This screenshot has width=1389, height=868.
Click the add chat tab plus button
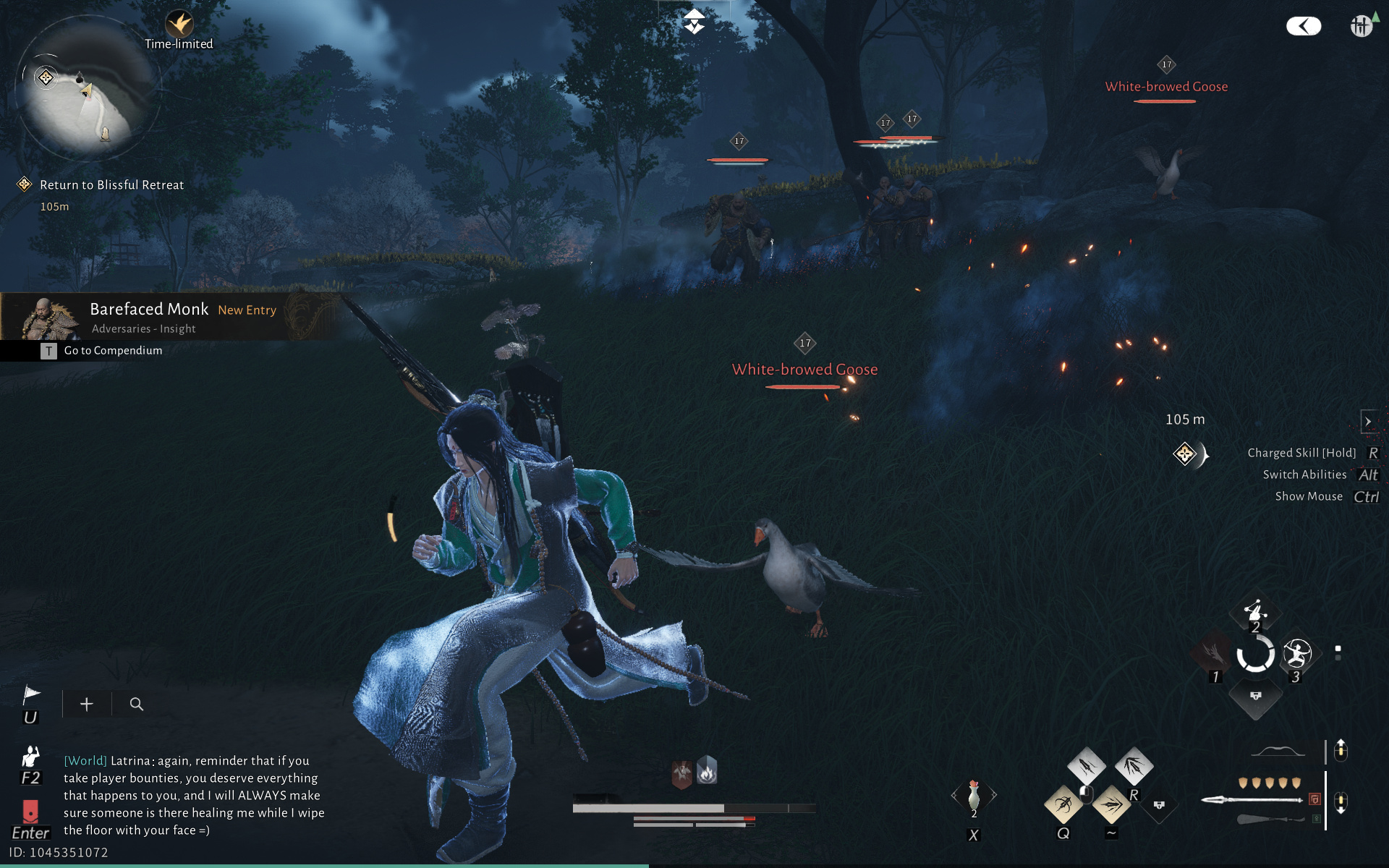coord(86,704)
